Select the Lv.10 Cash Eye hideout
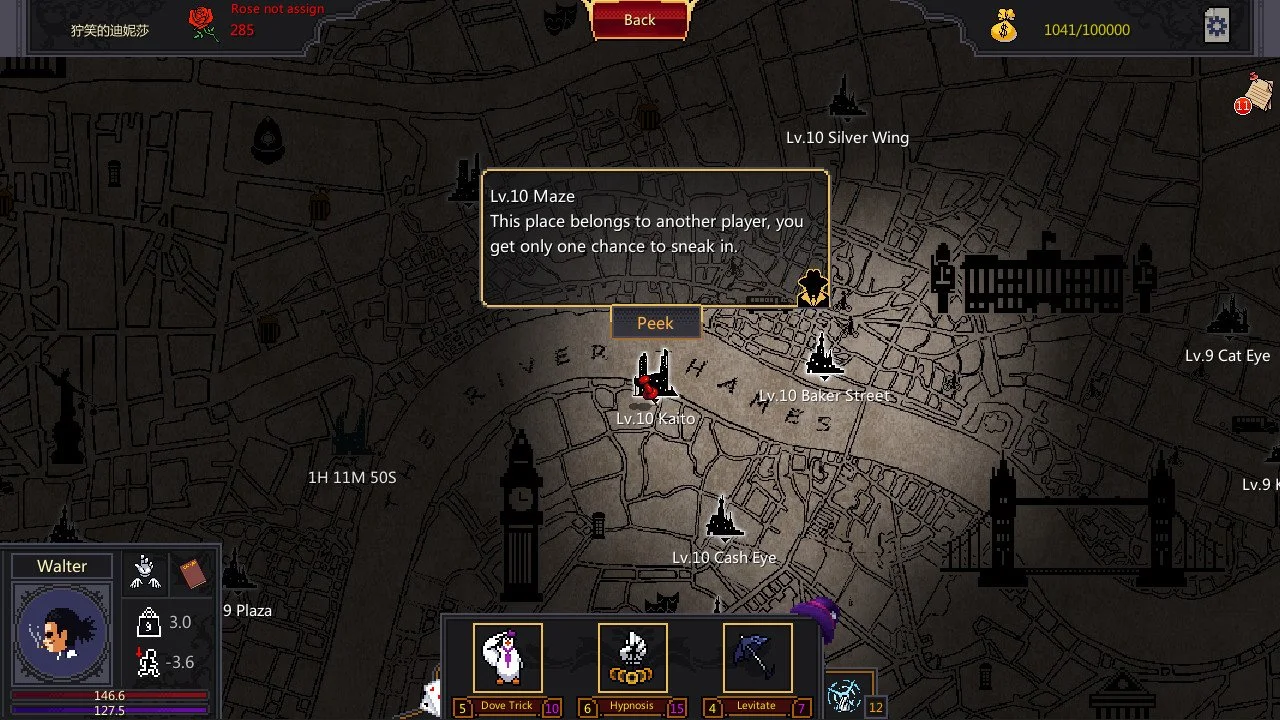1280x720 pixels. click(x=723, y=520)
